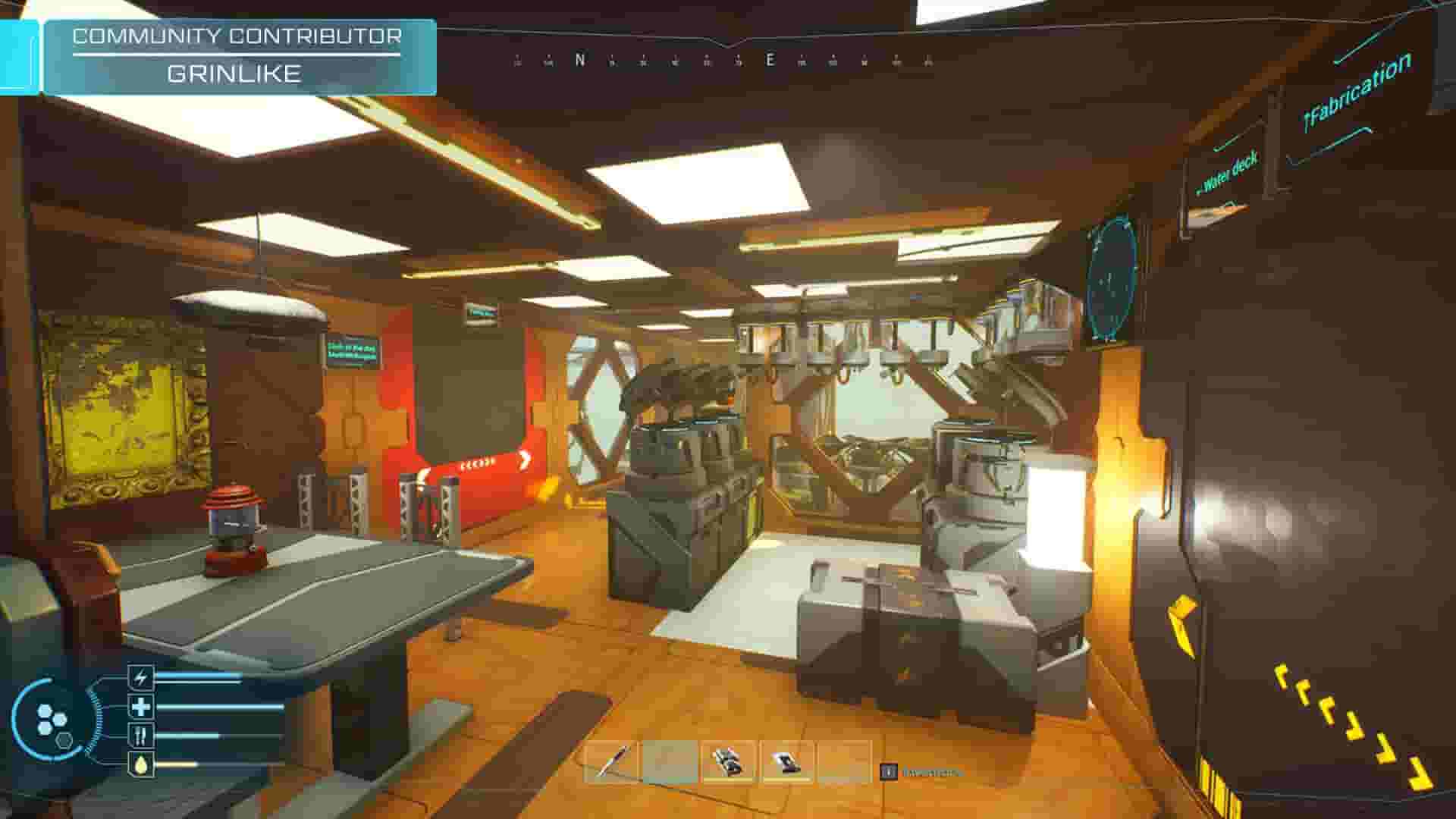Click the N marker on the top compass bar
The width and height of the screenshot is (1456, 819).
click(579, 59)
